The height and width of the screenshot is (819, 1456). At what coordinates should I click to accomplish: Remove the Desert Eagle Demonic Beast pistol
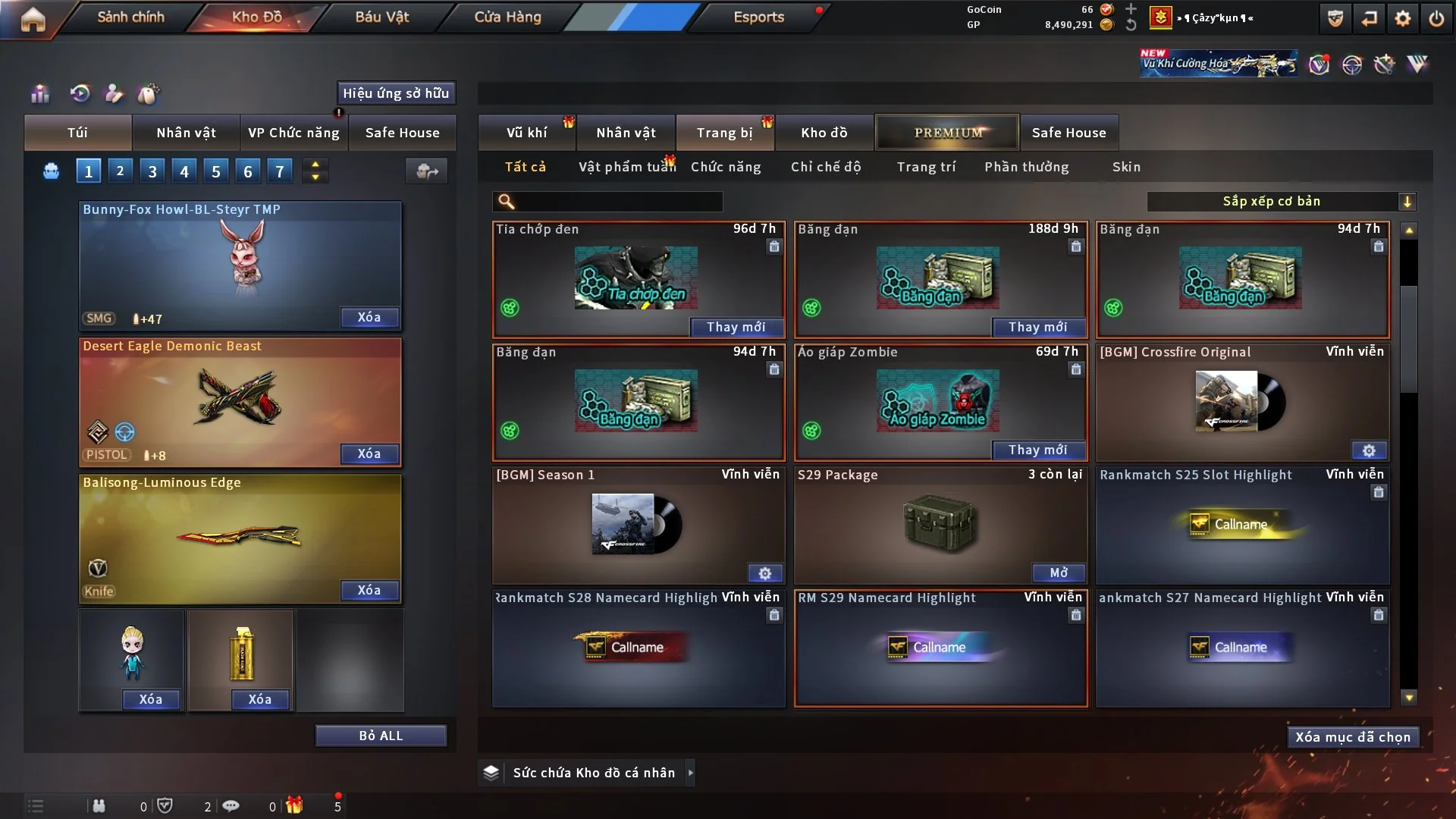click(x=369, y=453)
